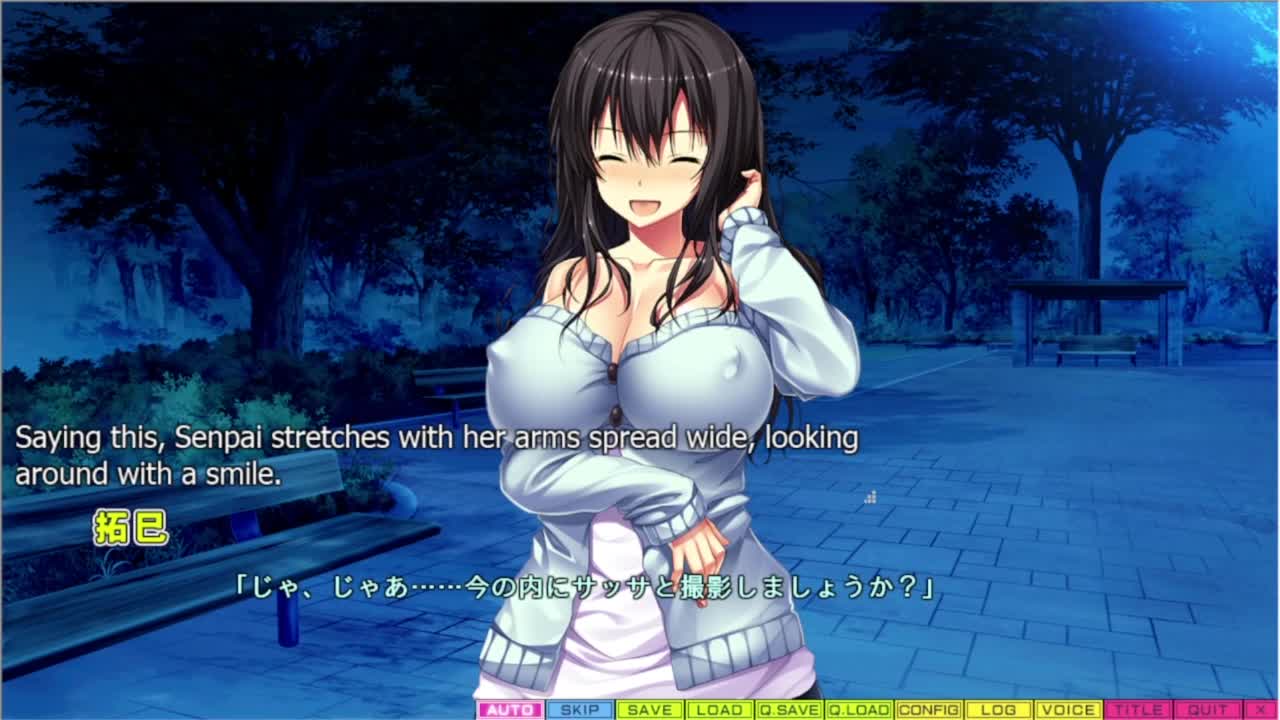Activate the SKIP button
This screenshot has width=1280, height=720.
[x=580, y=710]
